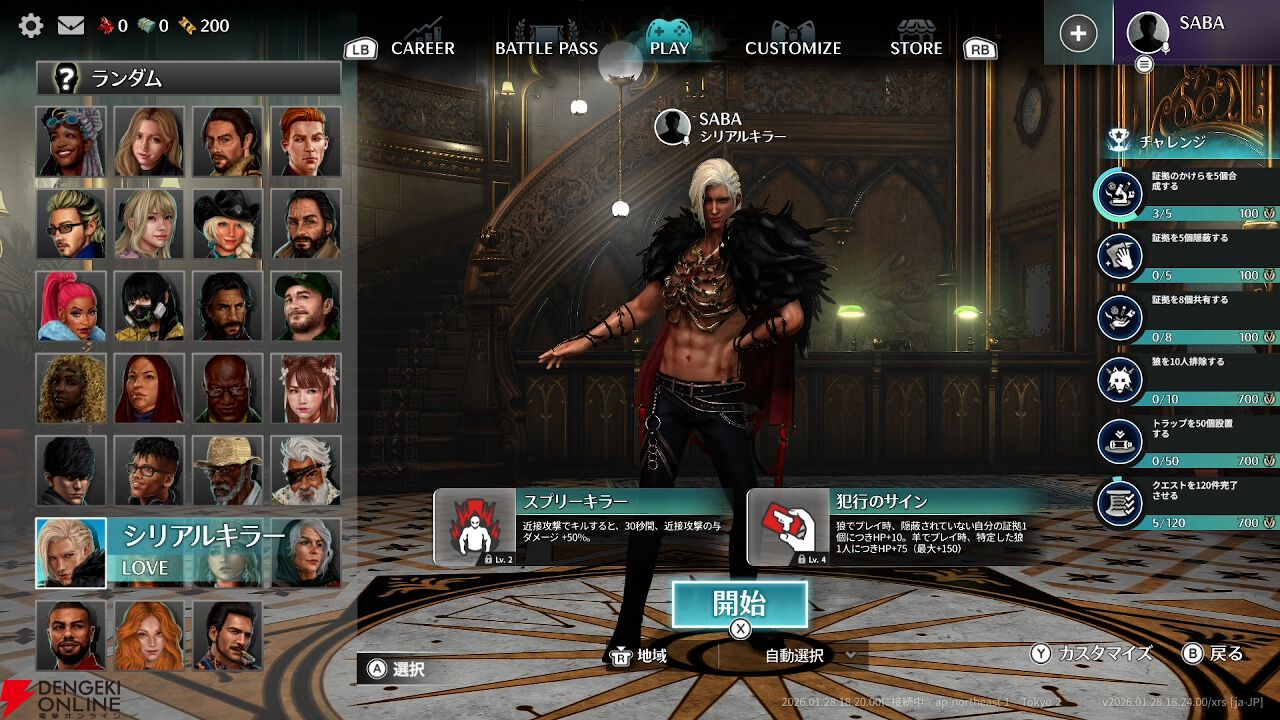Image resolution: width=1280 pixels, height=720 pixels.
Task: Select the orange-haired woman portrait
Action: point(149,634)
